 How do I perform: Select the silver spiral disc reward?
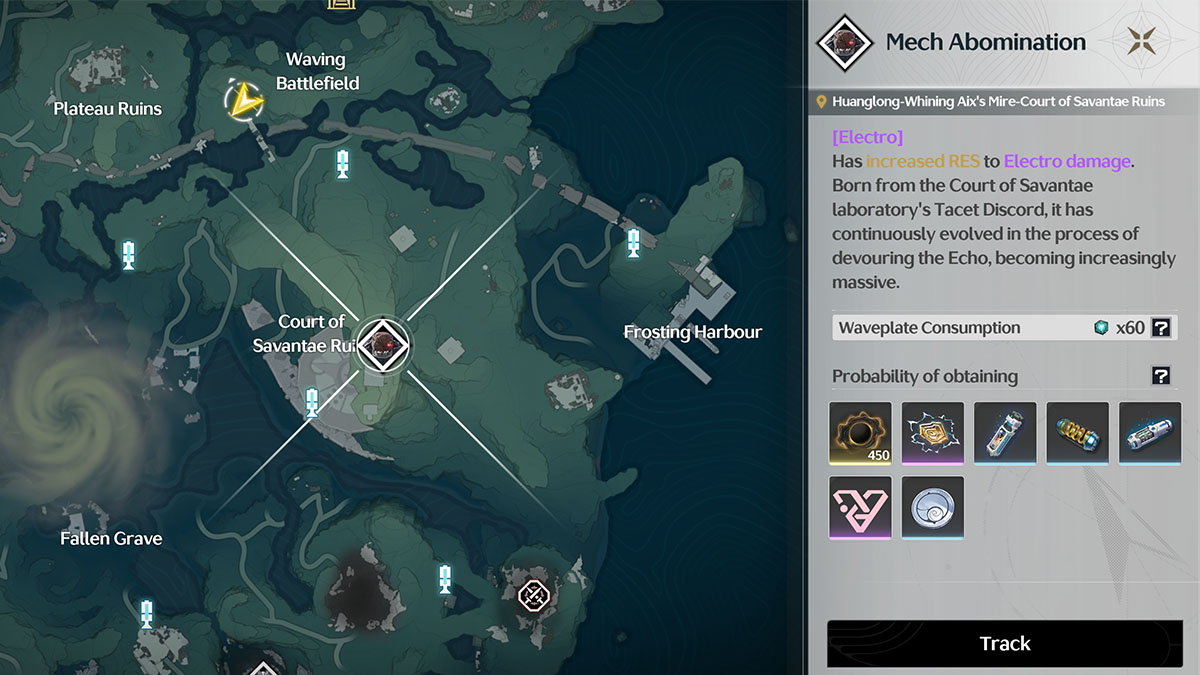pos(933,507)
